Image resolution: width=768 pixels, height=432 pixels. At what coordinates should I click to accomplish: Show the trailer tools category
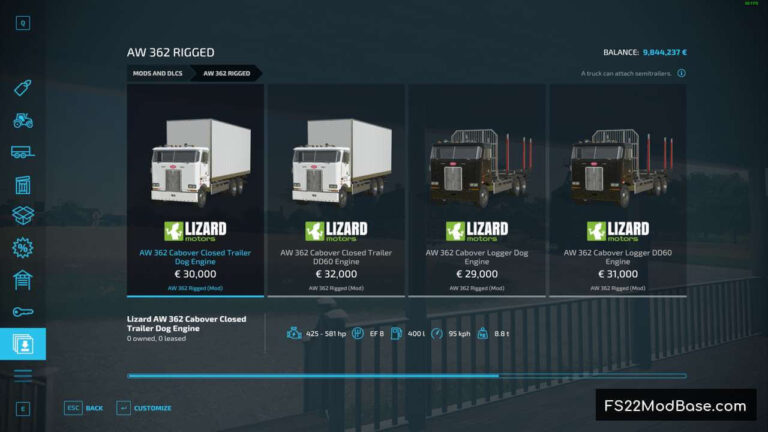(x=23, y=152)
